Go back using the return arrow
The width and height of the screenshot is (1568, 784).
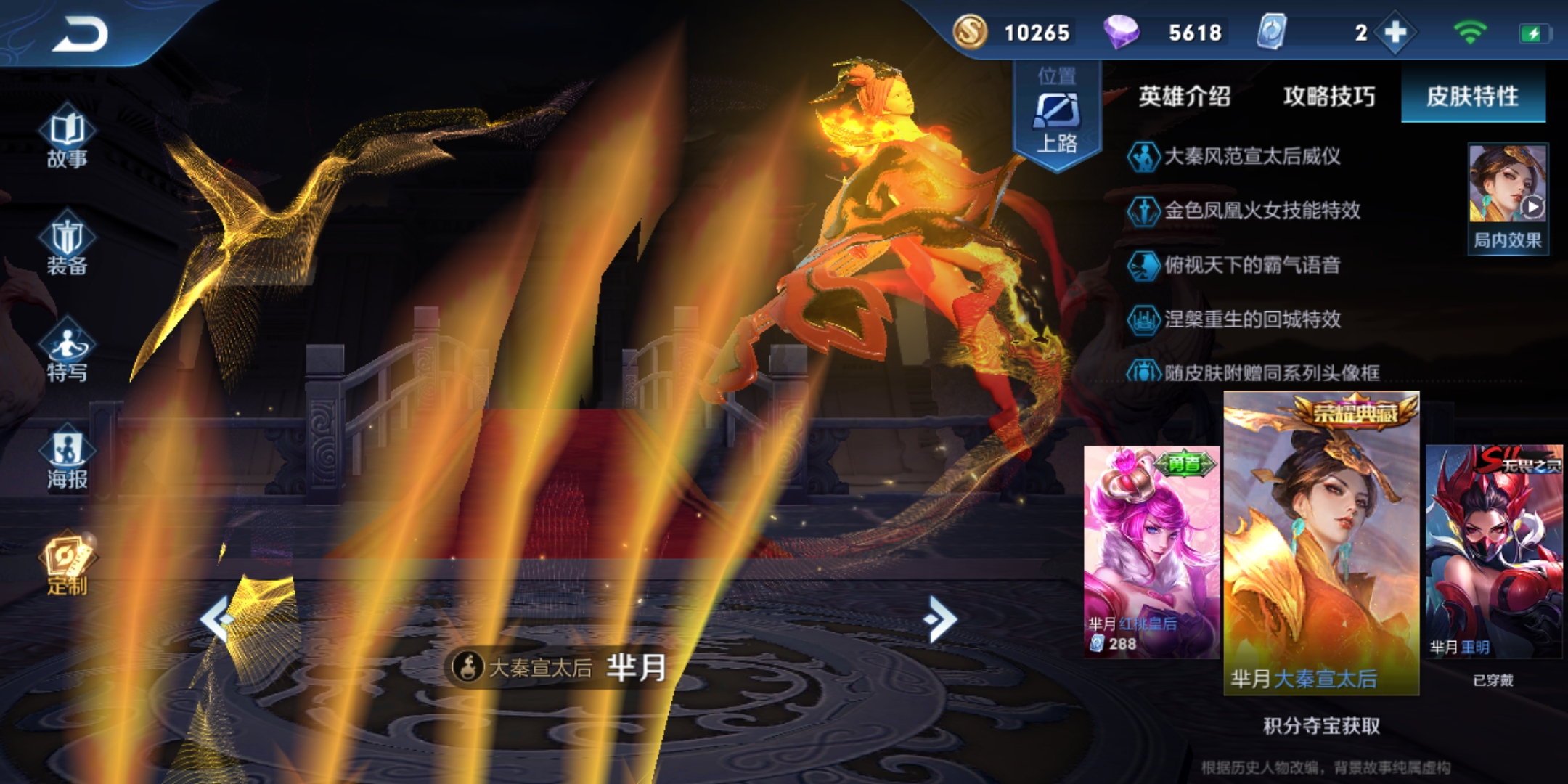[x=80, y=34]
